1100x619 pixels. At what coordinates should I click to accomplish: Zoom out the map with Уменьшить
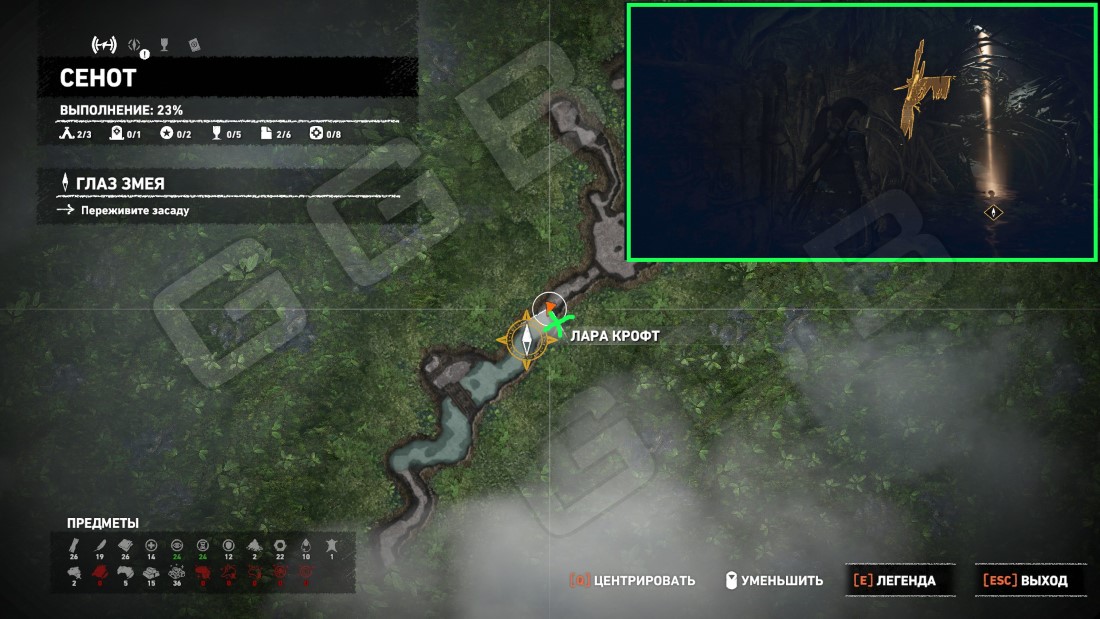[x=776, y=580]
